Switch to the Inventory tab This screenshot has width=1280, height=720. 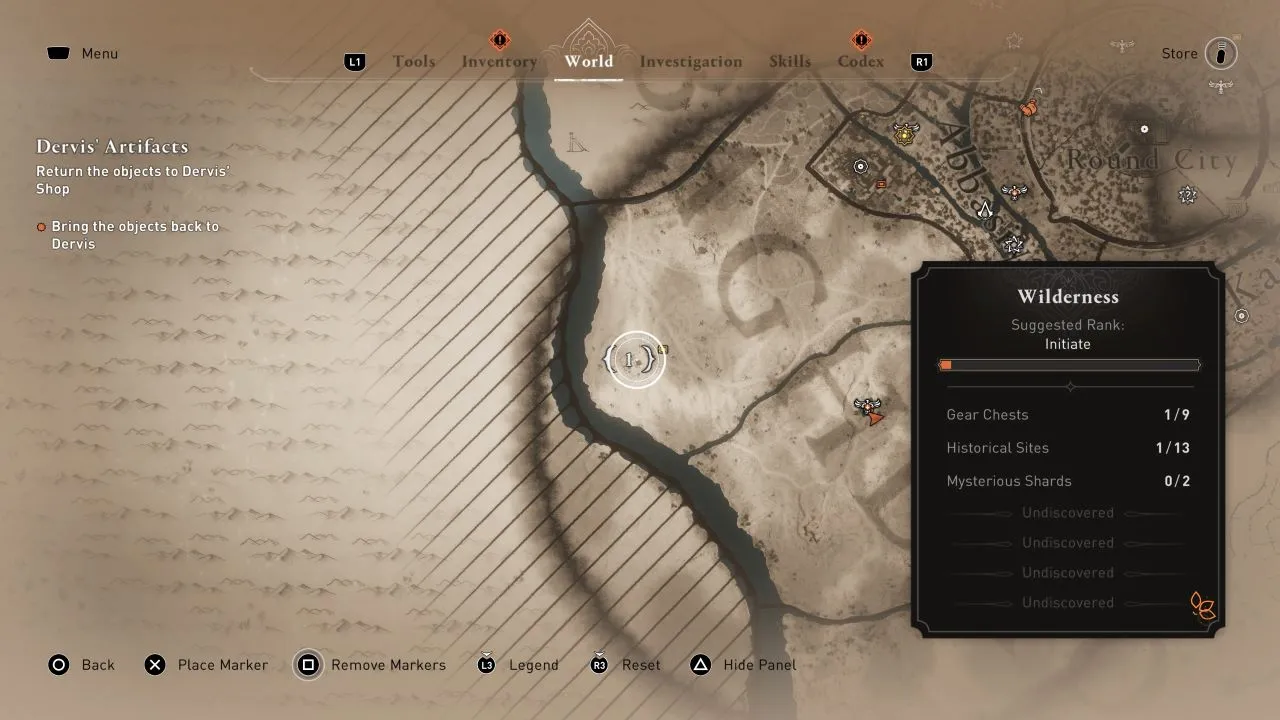tap(498, 61)
